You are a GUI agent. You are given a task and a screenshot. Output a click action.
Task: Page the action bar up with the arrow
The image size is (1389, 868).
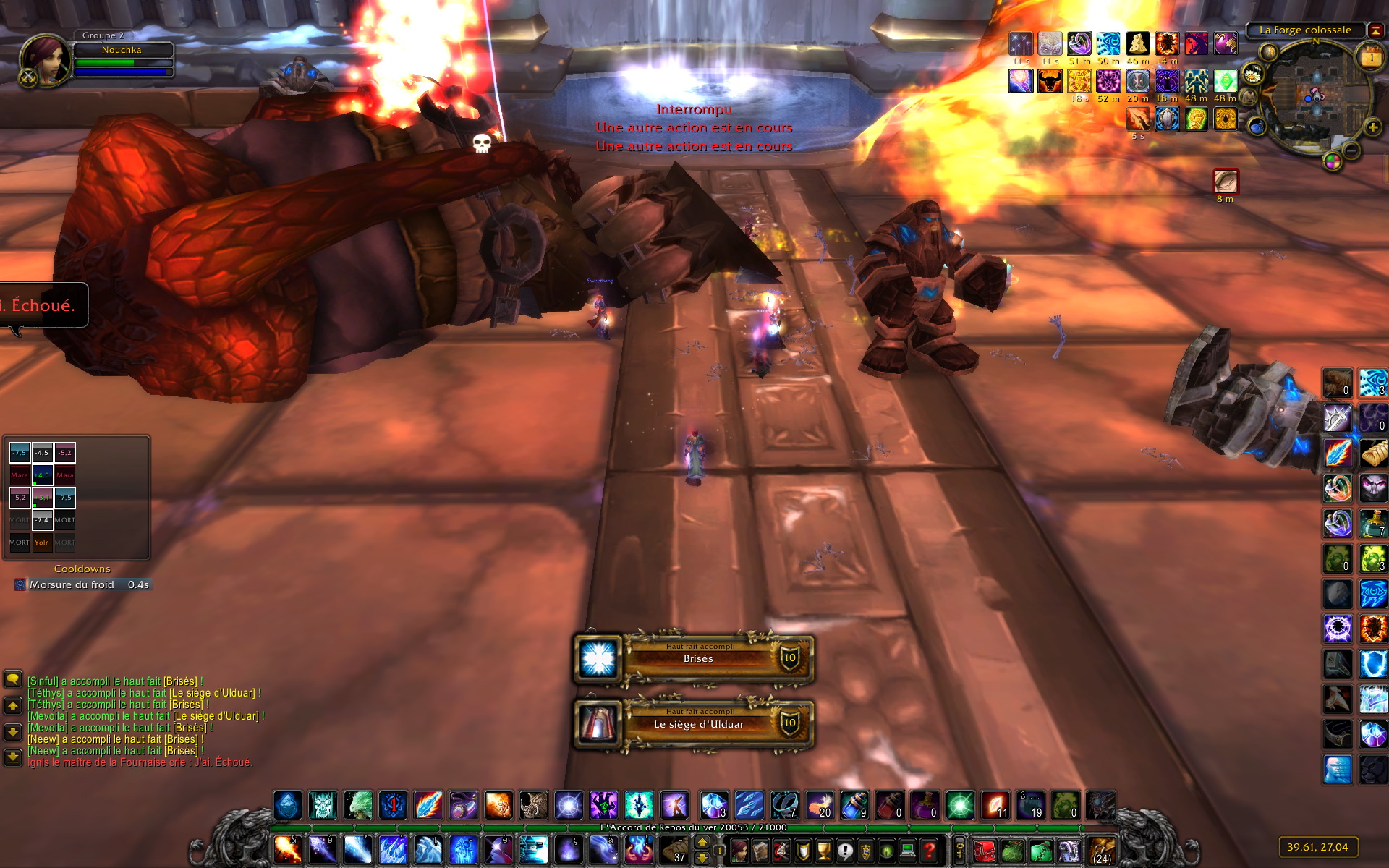point(702,842)
